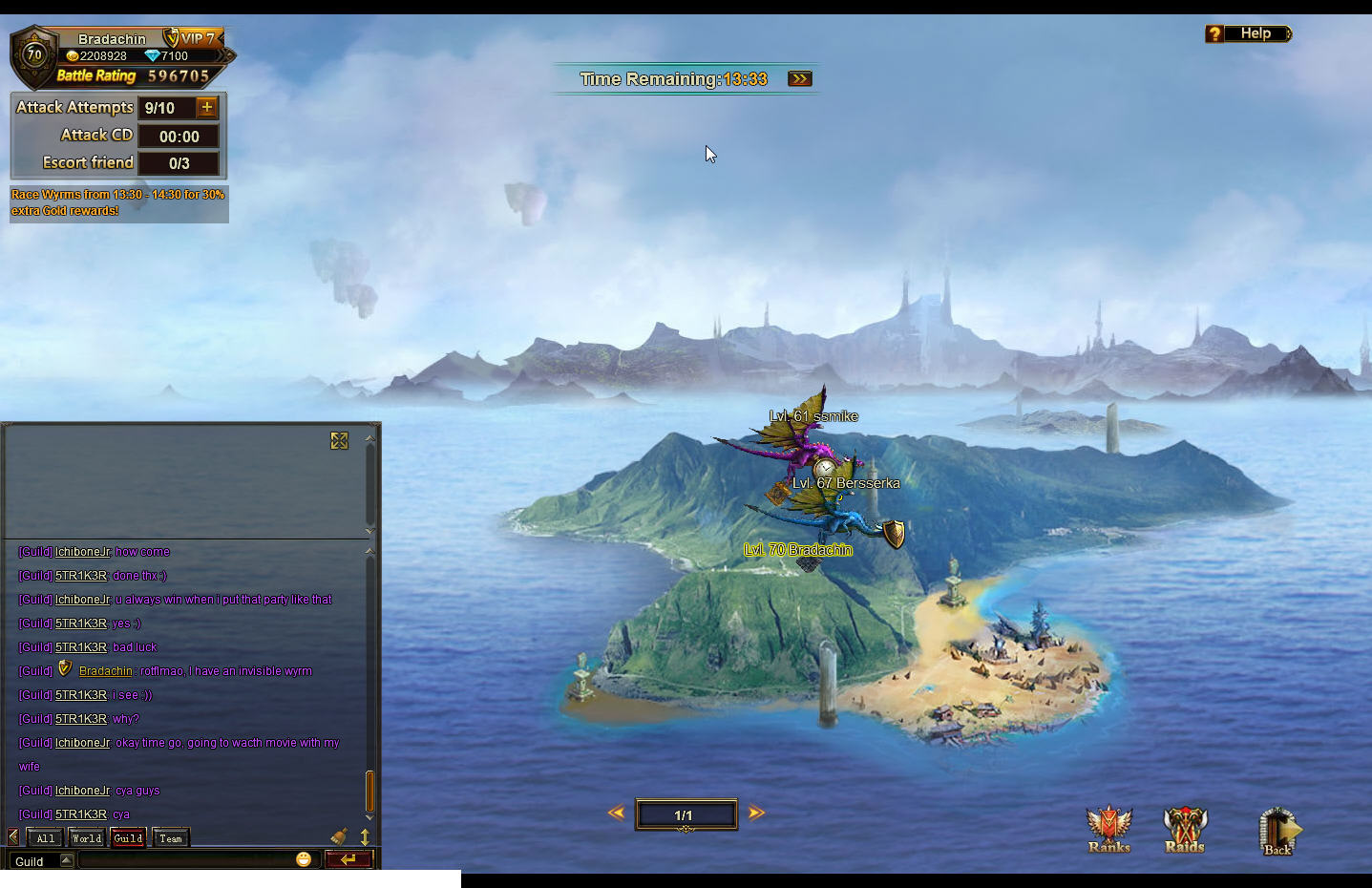
Task: Switch chat to the All tab
Action: [46, 838]
